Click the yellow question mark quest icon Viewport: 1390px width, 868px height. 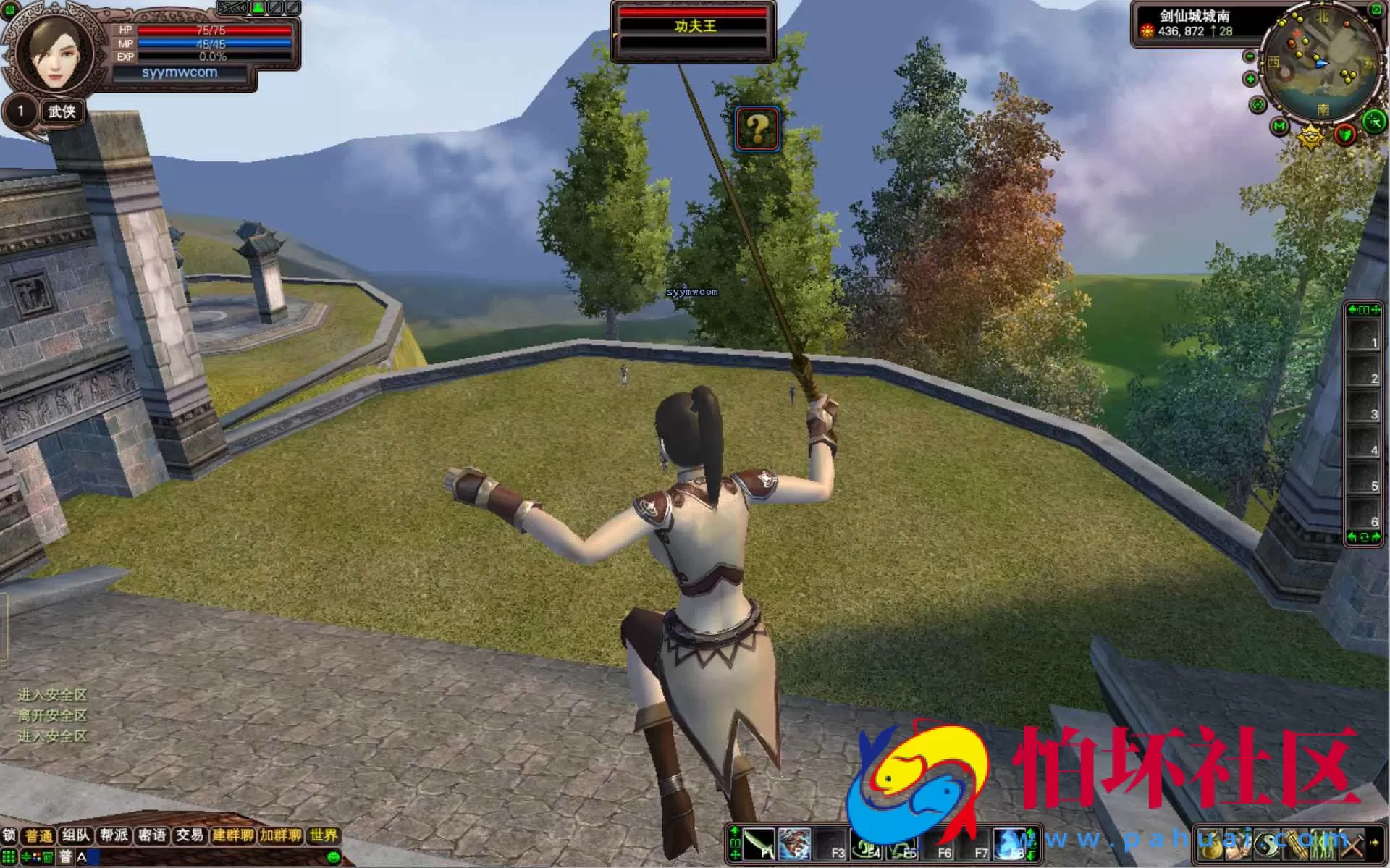point(757,129)
